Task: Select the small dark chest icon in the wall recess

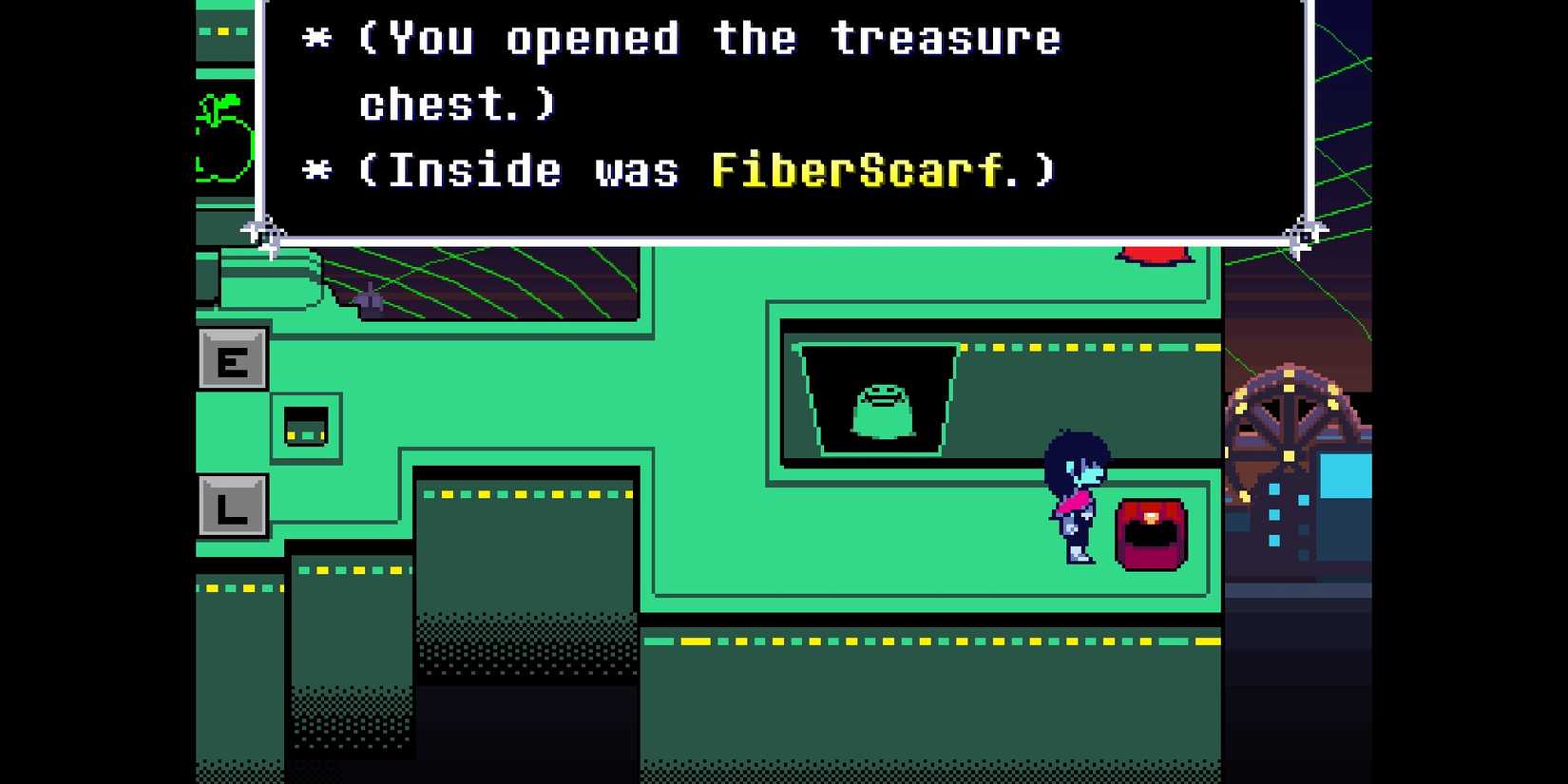Action: pyautogui.click(x=305, y=430)
